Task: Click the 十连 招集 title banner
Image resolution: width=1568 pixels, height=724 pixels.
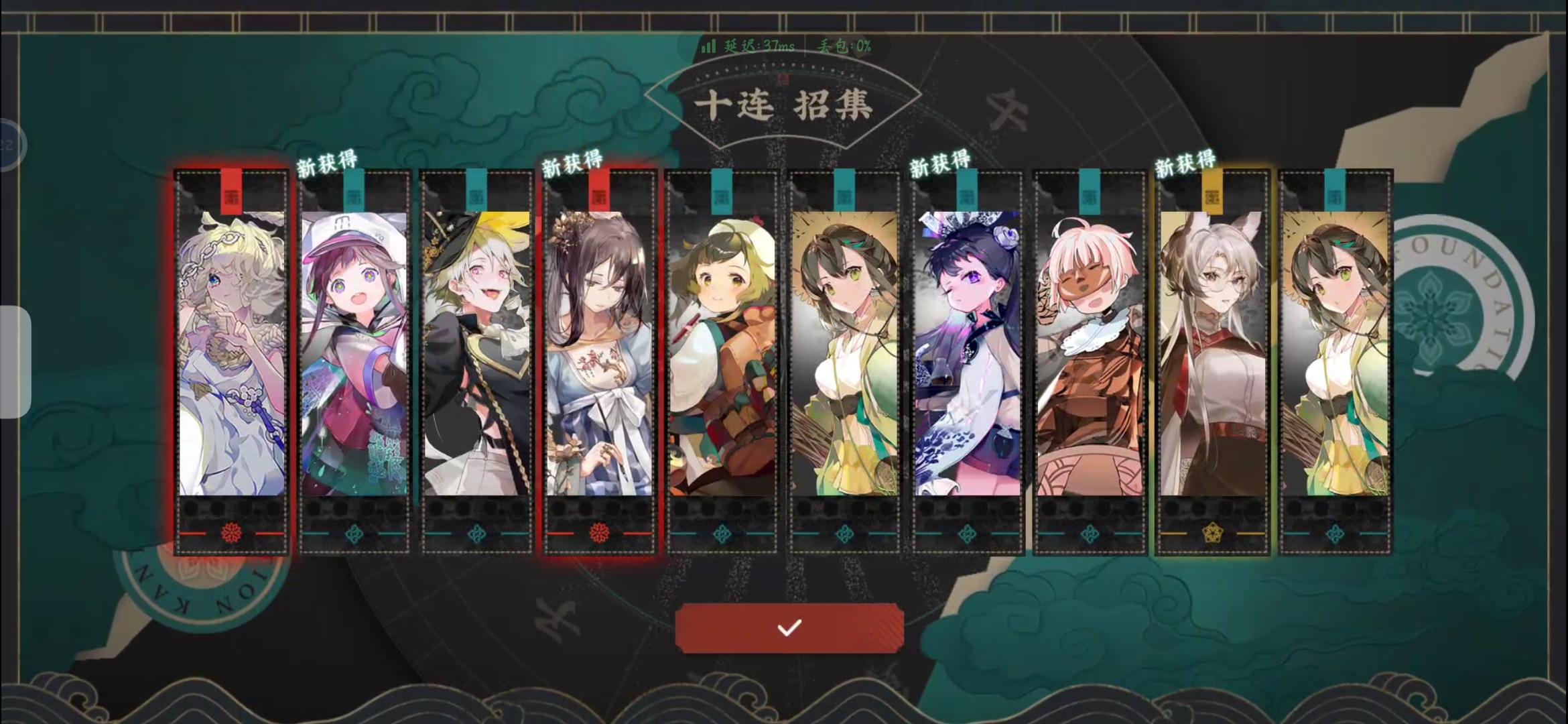Action: click(784, 104)
